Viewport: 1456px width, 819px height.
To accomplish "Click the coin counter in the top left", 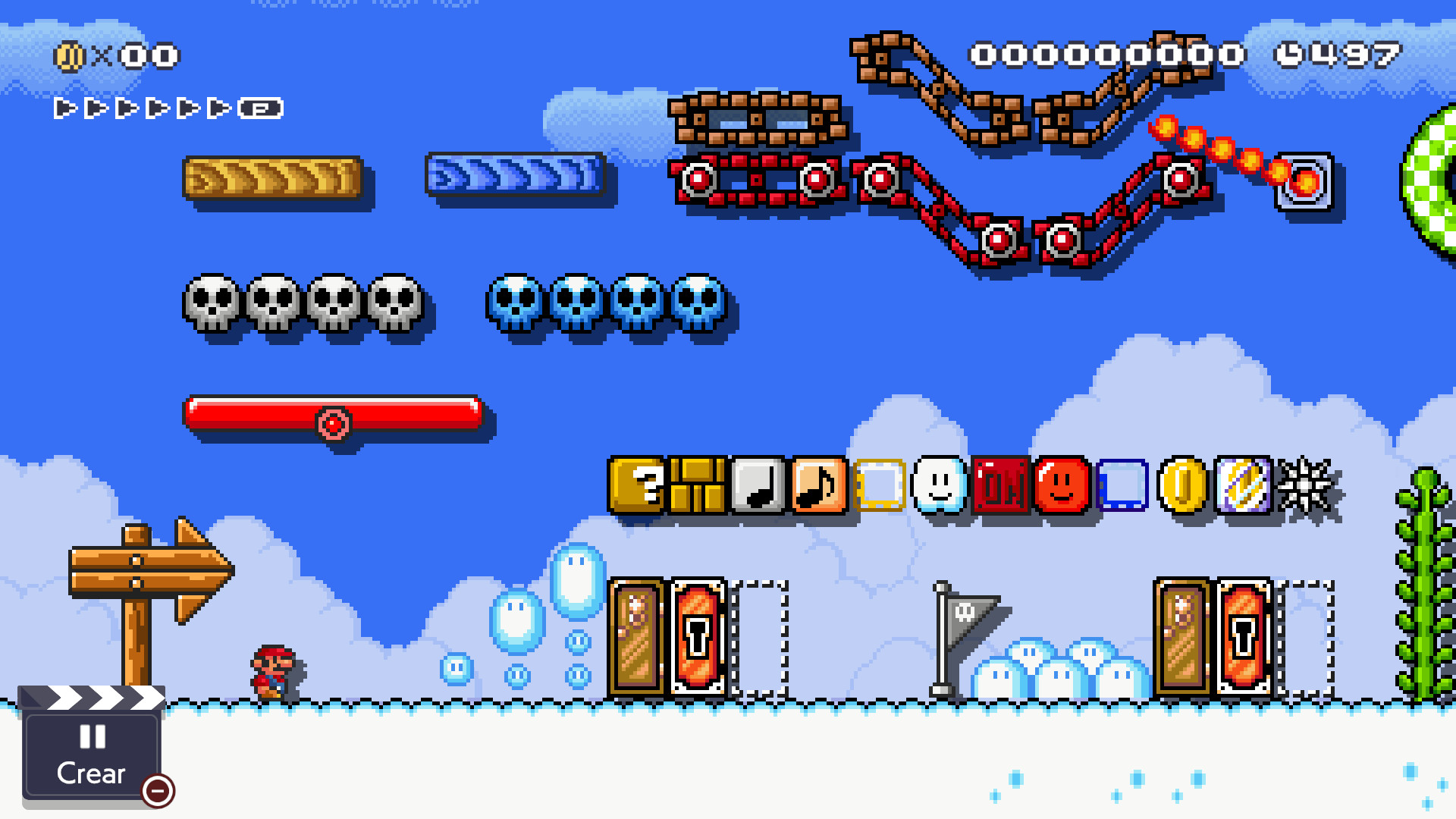I will [118, 54].
